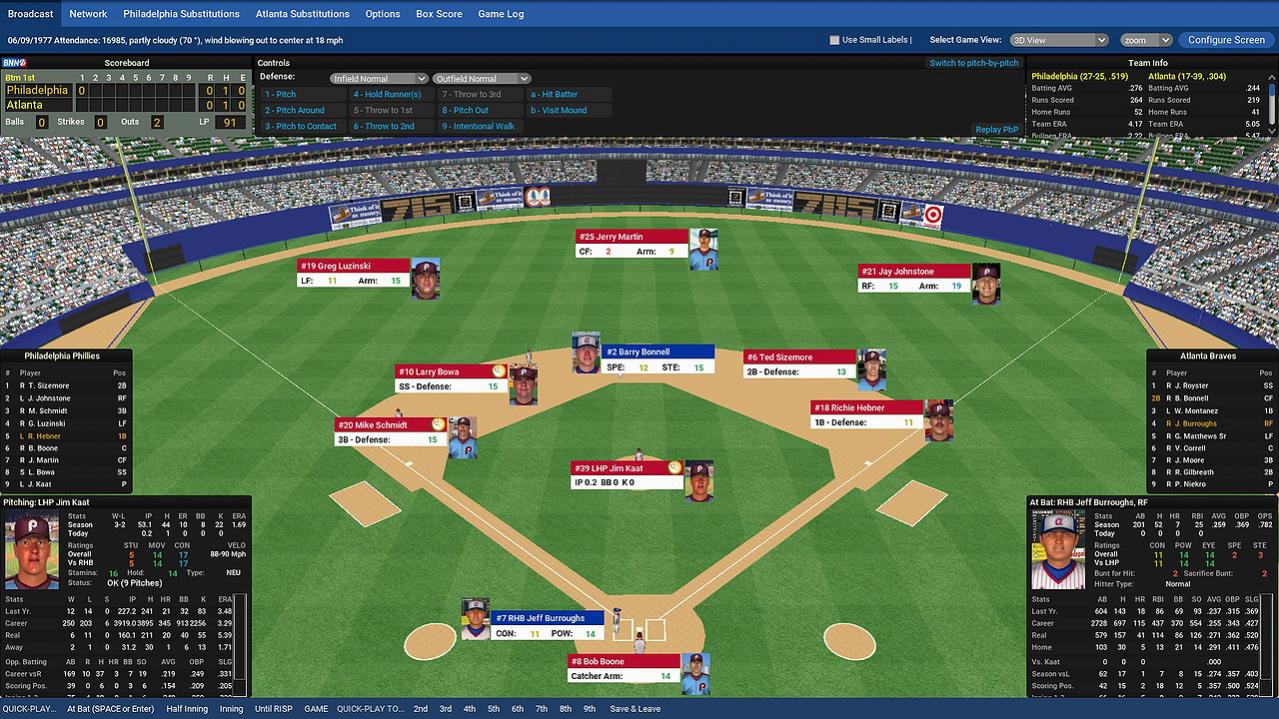
Task: Click the Replay PbP link
Action: [996, 129]
